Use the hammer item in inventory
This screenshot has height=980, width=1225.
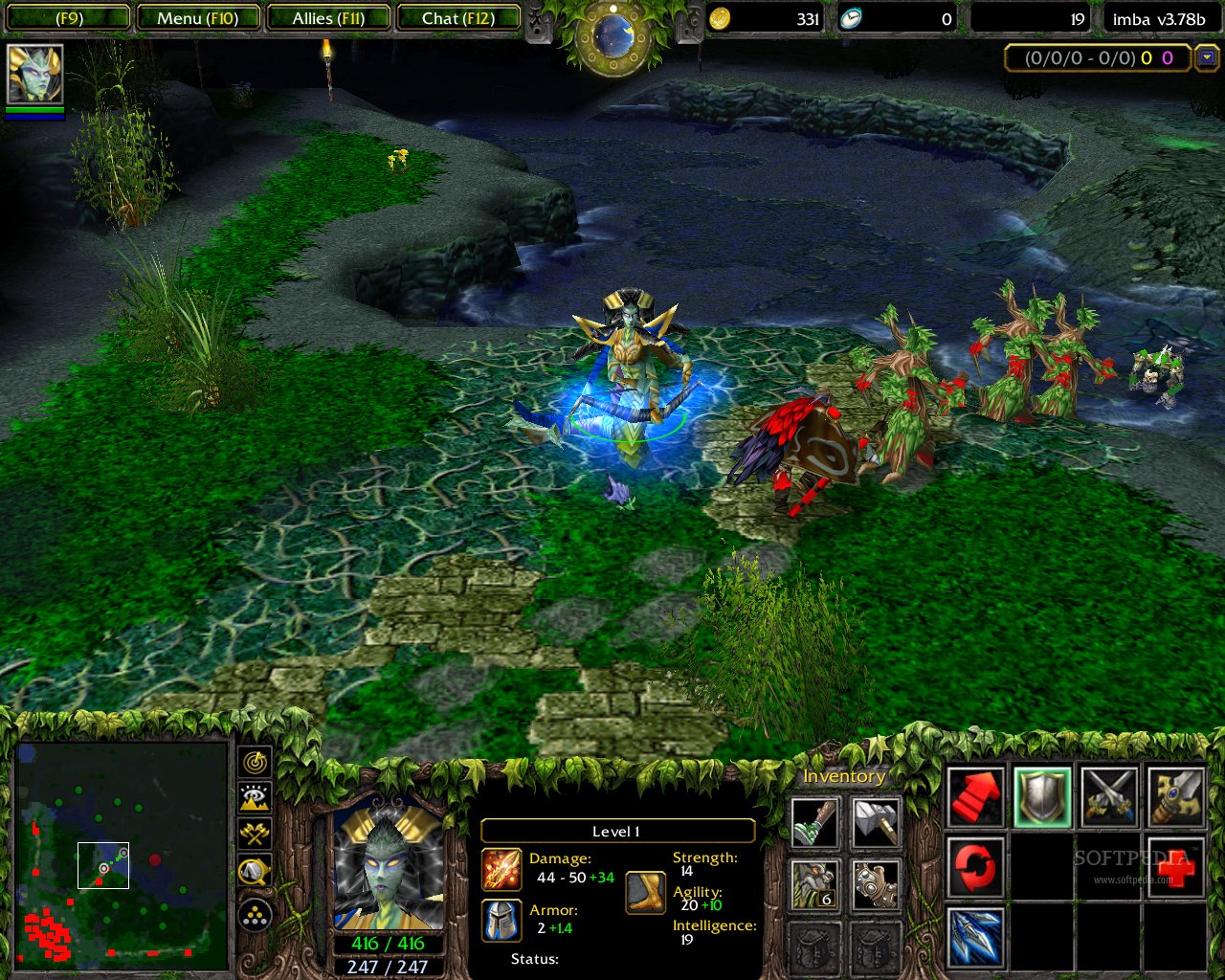pyautogui.click(x=875, y=823)
